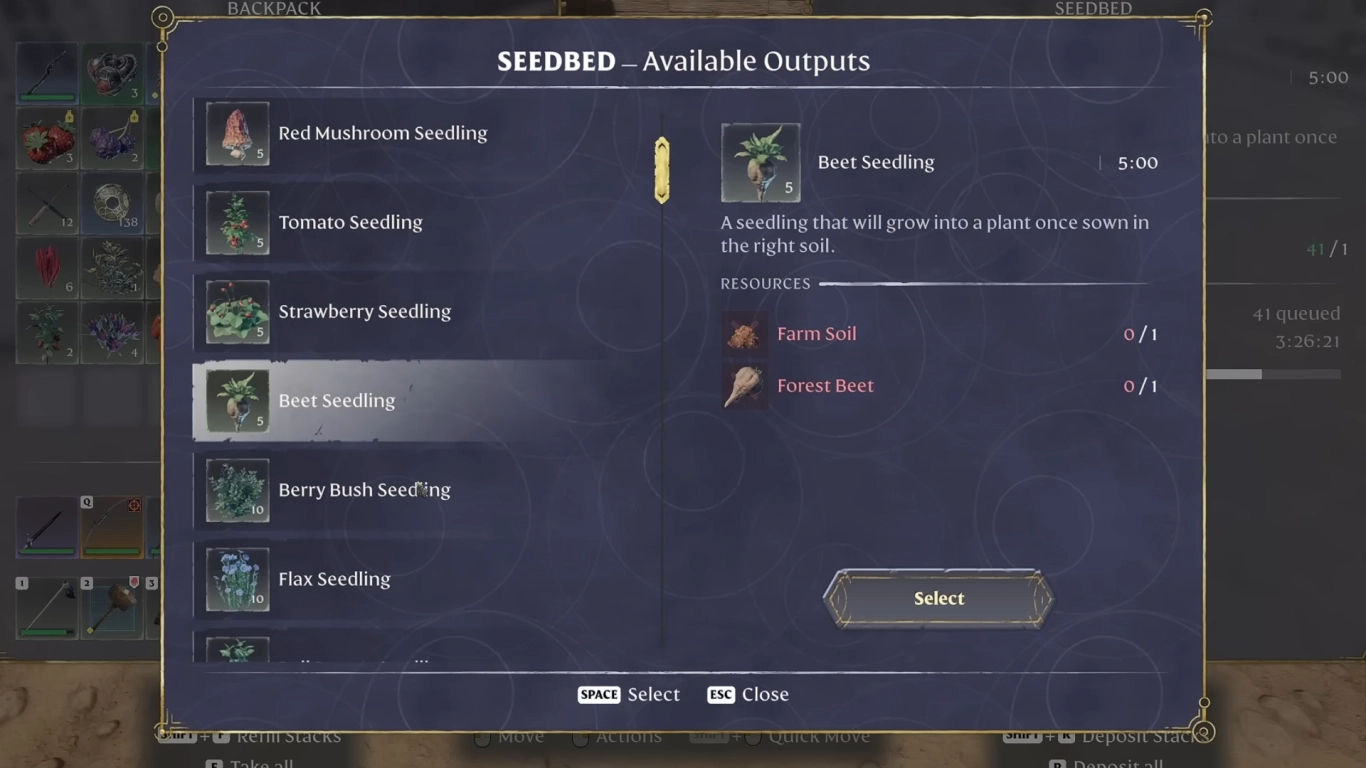Click the Forest Beet resource icon
The height and width of the screenshot is (768, 1366).
coord(744,385)
